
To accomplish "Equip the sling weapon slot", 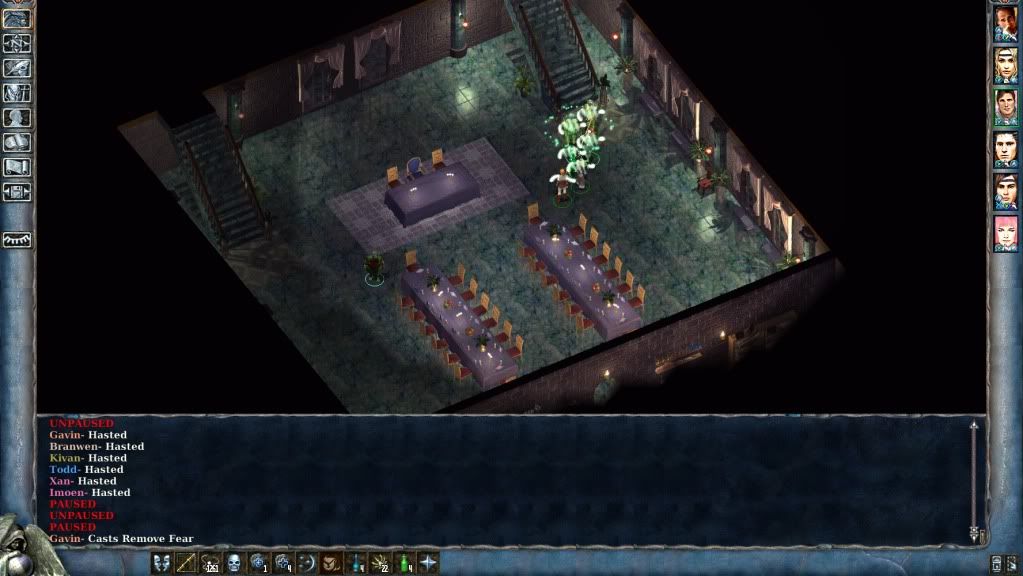I will [210, 562].
